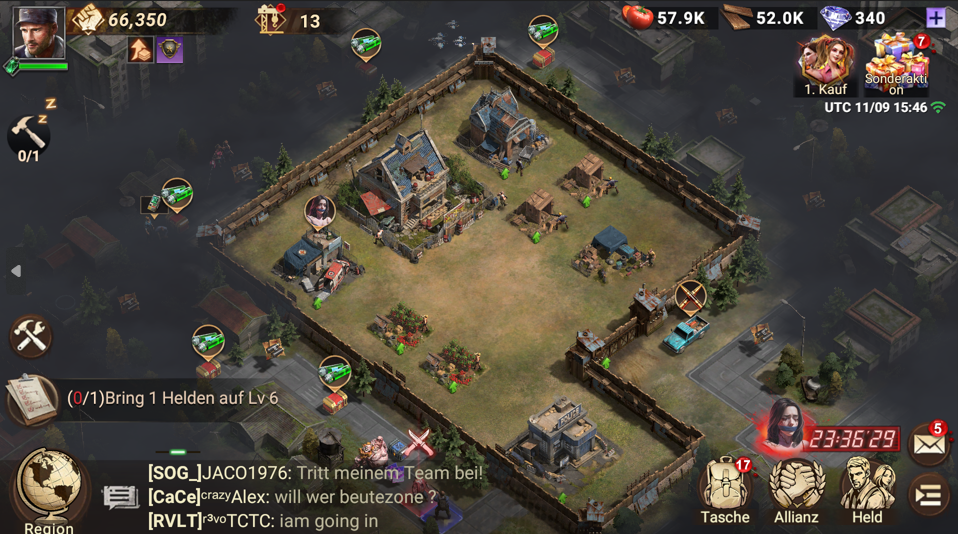Screen dimensions: 958x534
Task: Open the 1. Kauf first purchase offer
Action: click(x=826, y=66)
